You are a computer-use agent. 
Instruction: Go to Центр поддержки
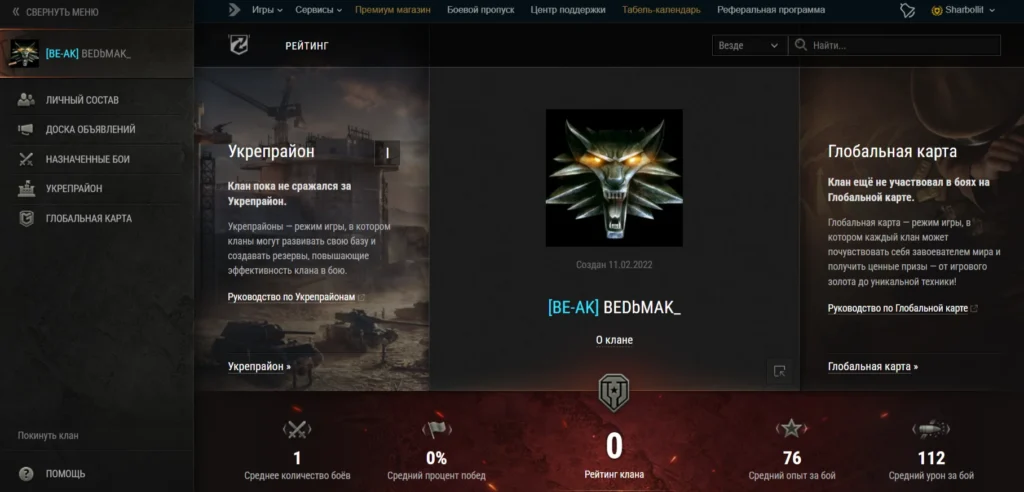568,10
